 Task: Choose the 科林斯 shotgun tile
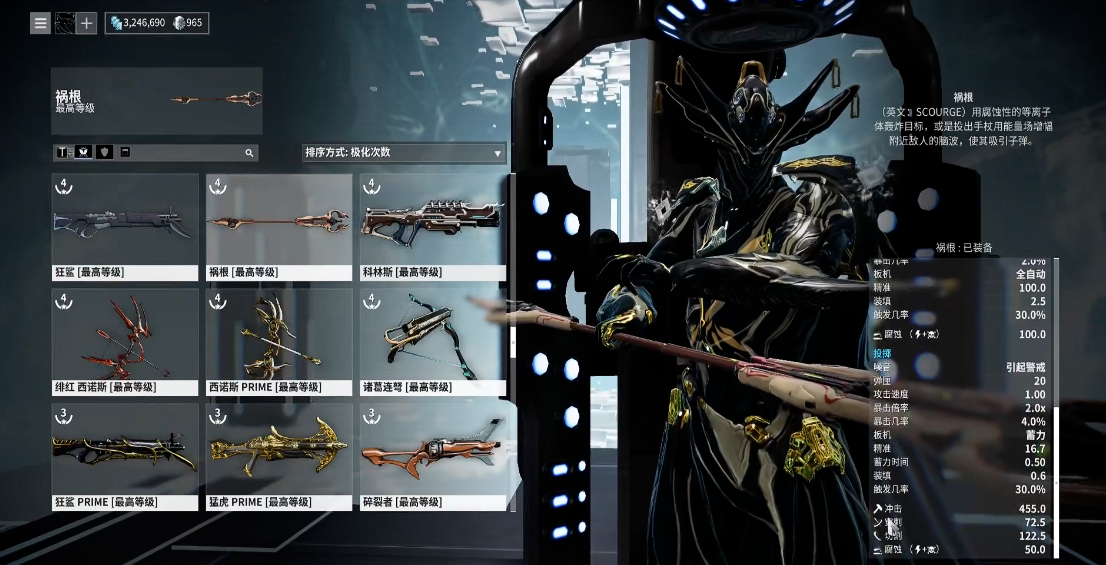pyautogui.click(x=433, y=227)
